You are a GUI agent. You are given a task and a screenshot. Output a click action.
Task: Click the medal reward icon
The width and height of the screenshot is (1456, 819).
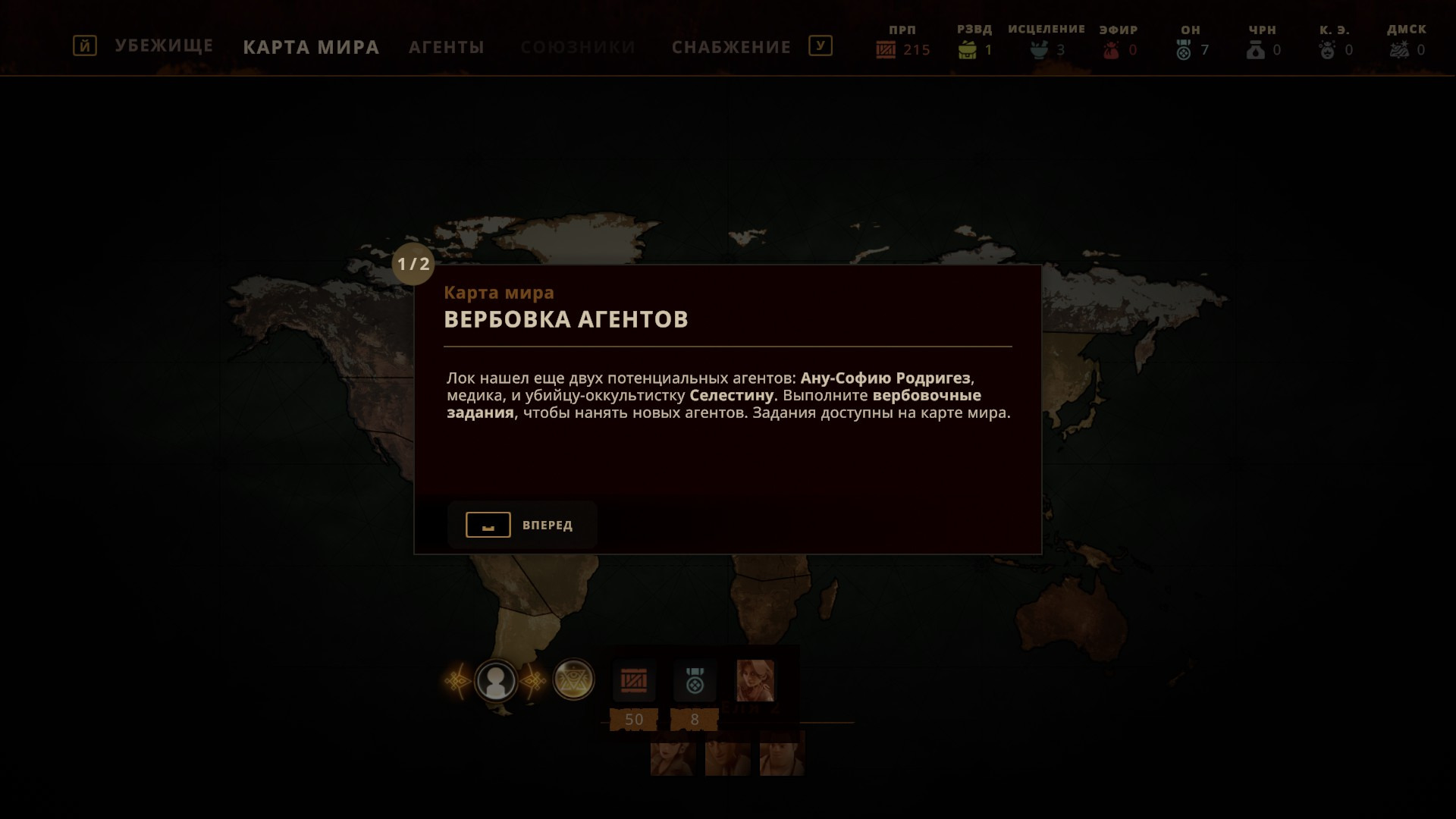[695, 681]
